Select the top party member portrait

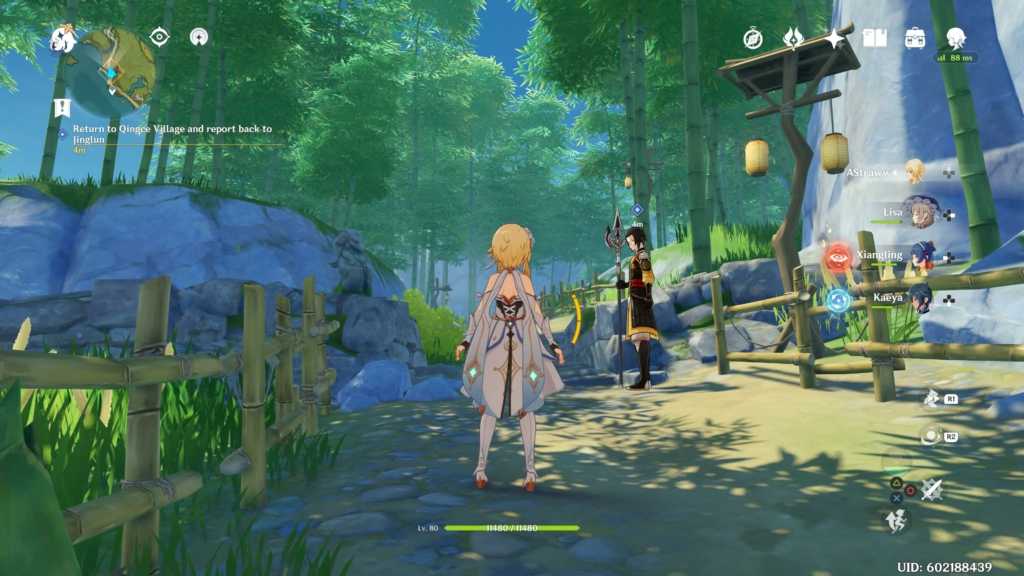point(914,171)
